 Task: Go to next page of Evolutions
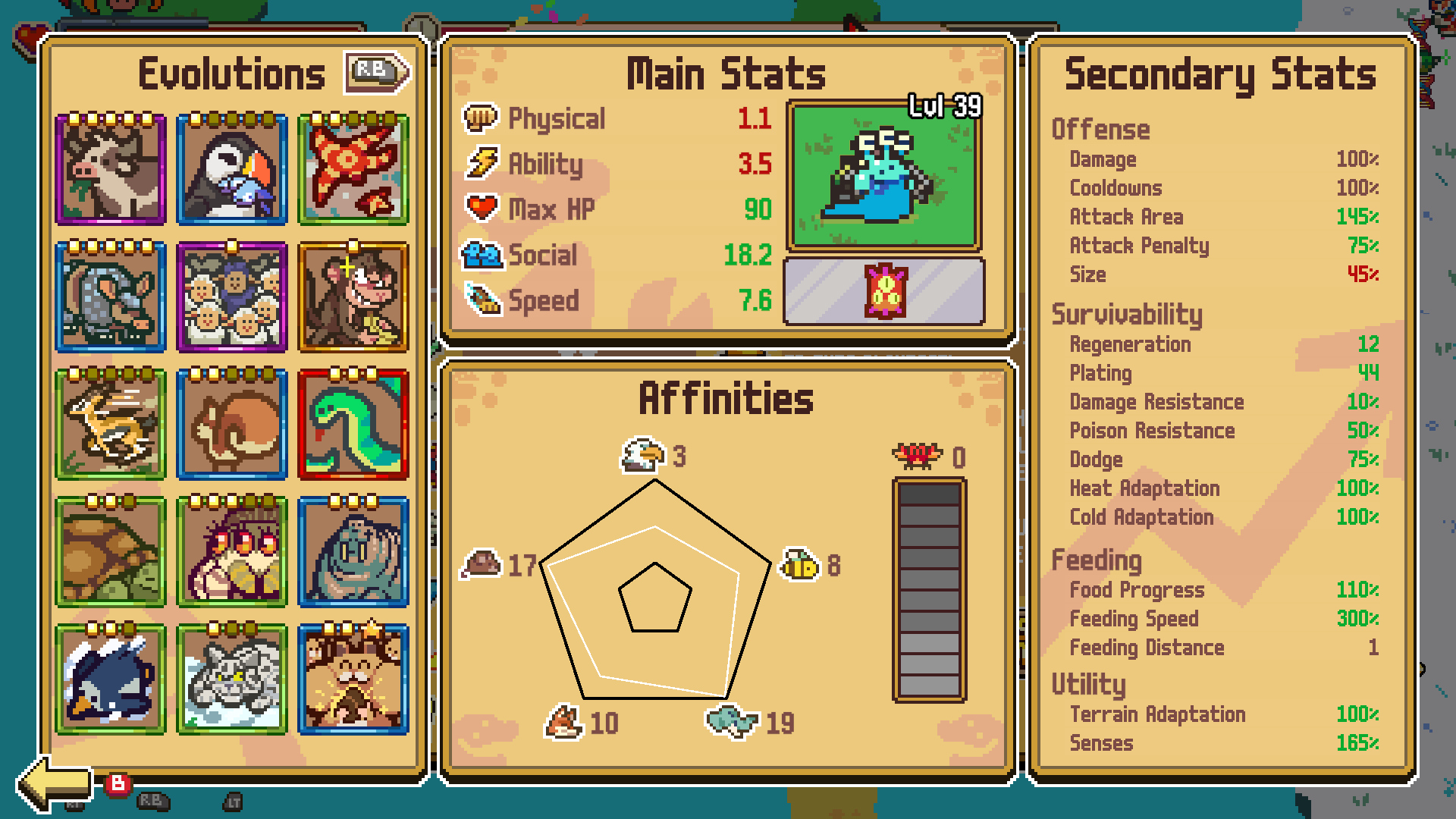point(377,72)
